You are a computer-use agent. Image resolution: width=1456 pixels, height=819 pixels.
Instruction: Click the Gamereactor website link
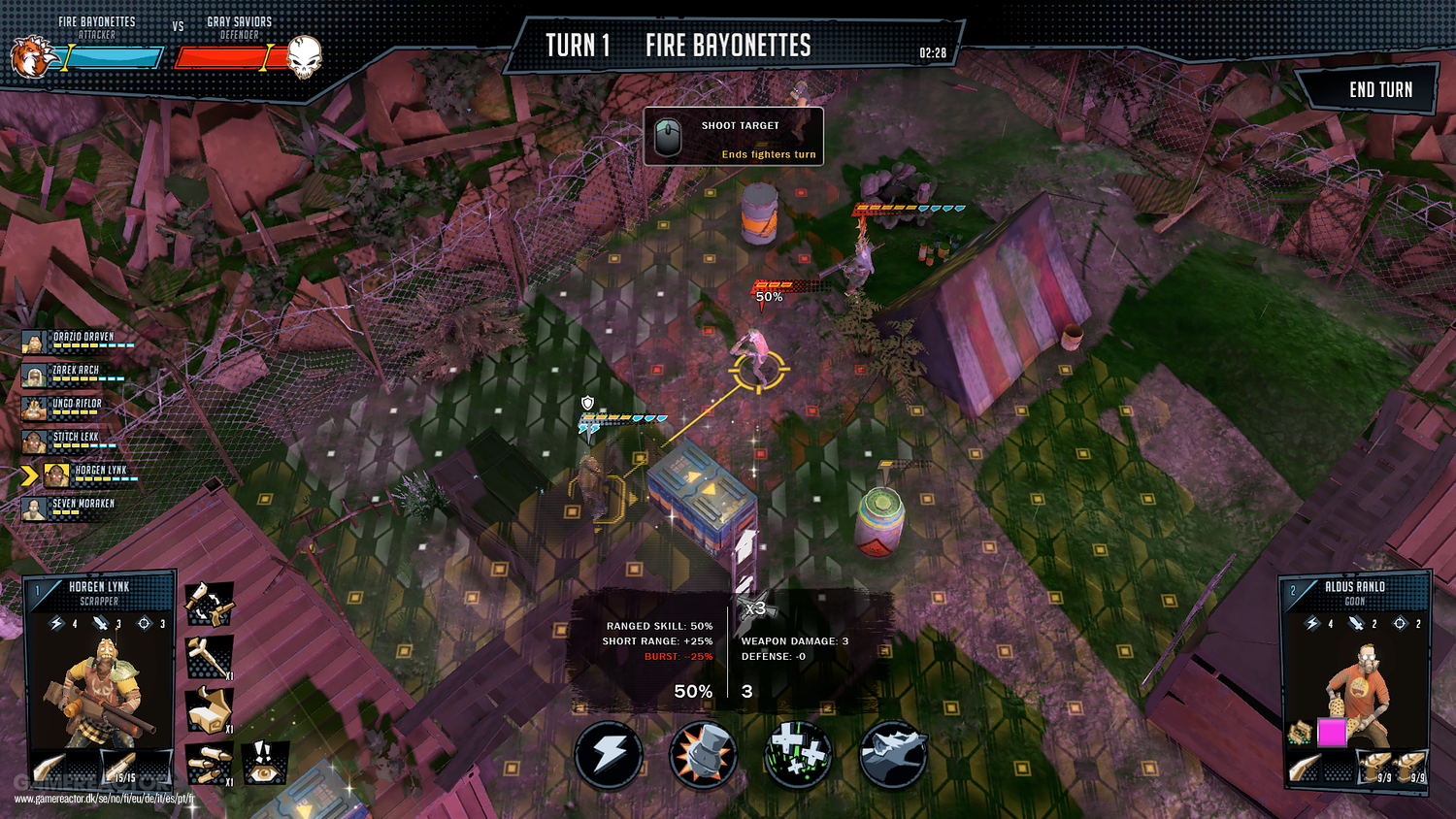point(104,800)
